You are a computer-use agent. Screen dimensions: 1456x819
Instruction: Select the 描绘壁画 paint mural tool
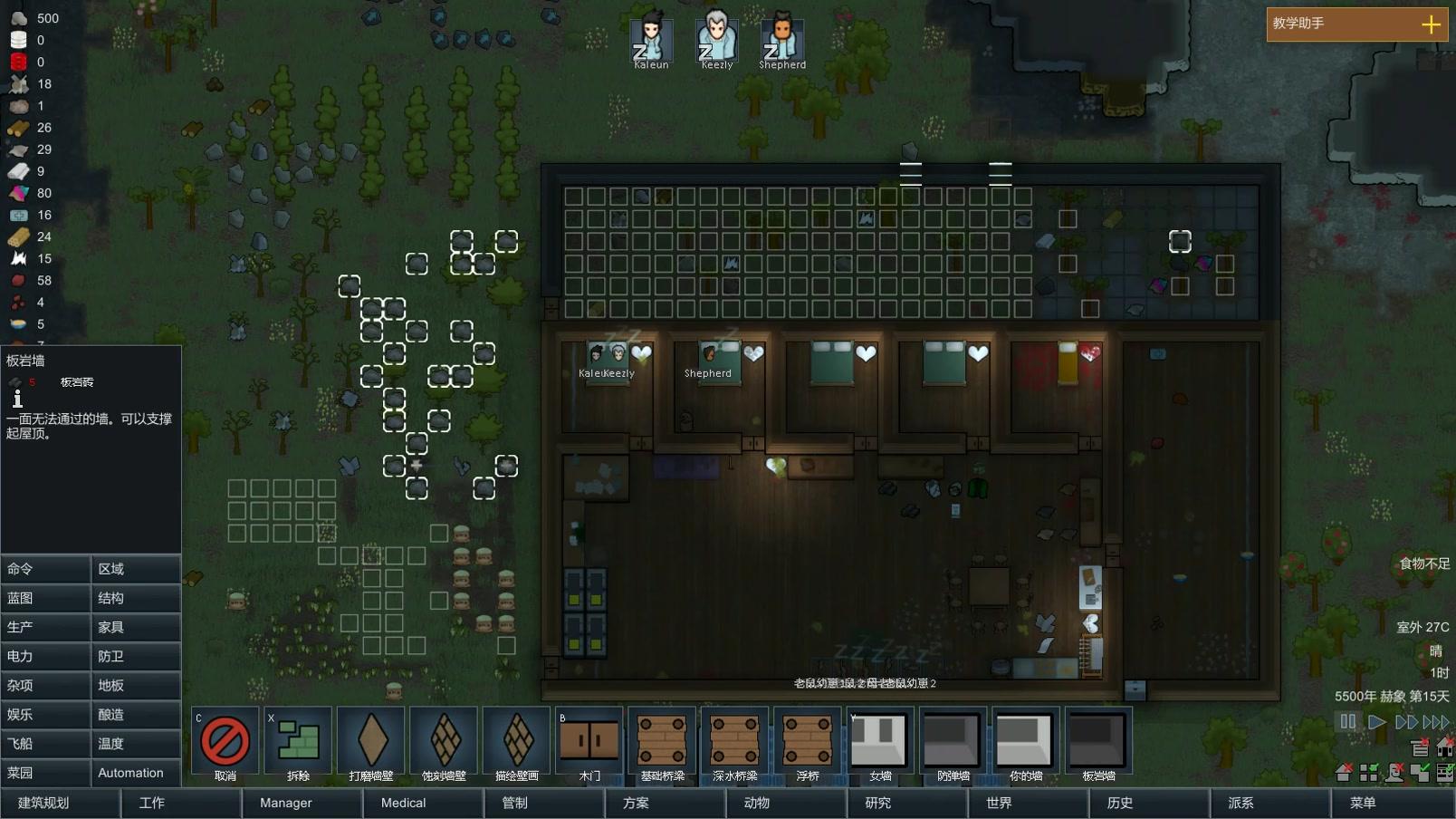click(x=516, y=741)
